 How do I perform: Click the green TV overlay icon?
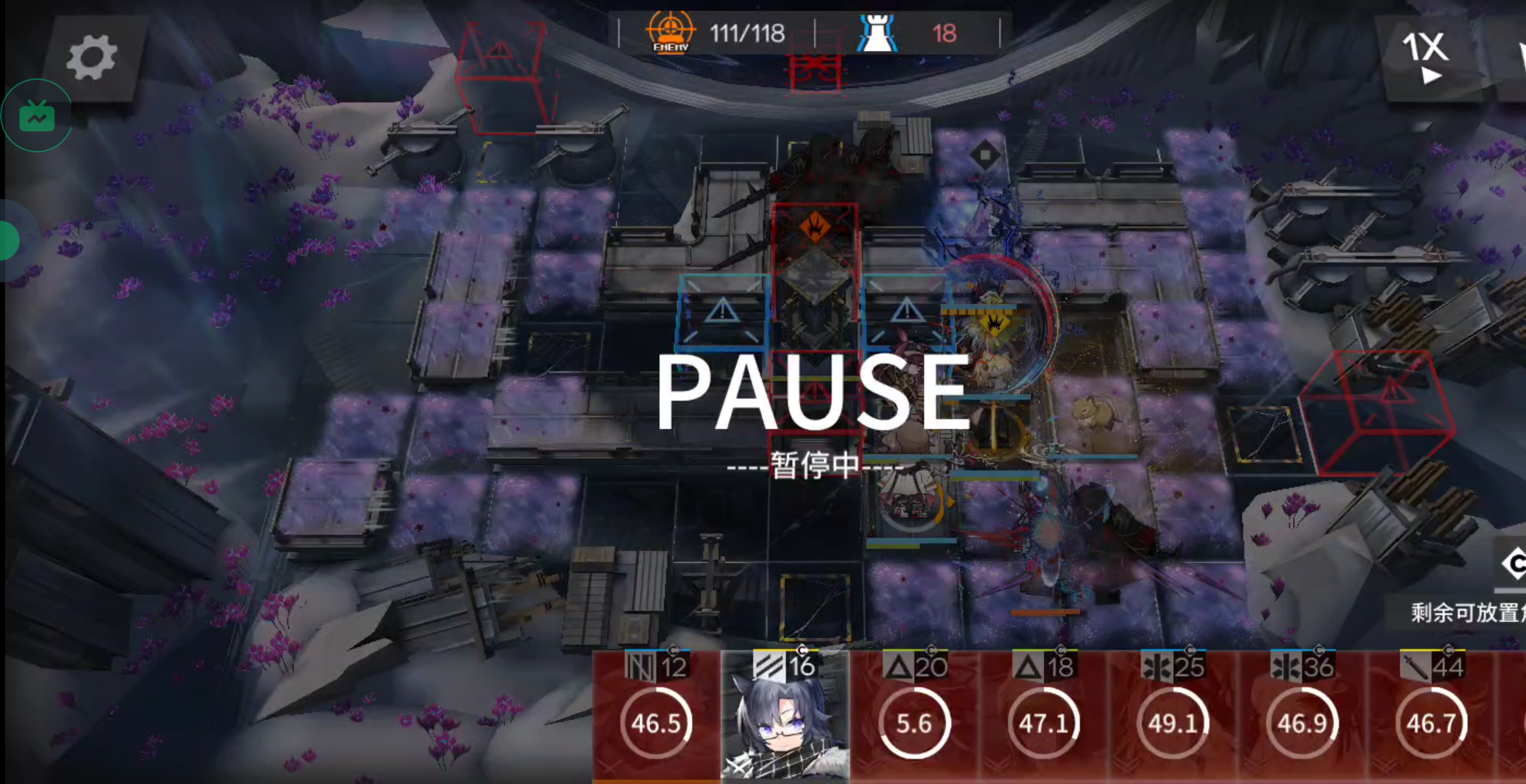(x=37, y=116)
